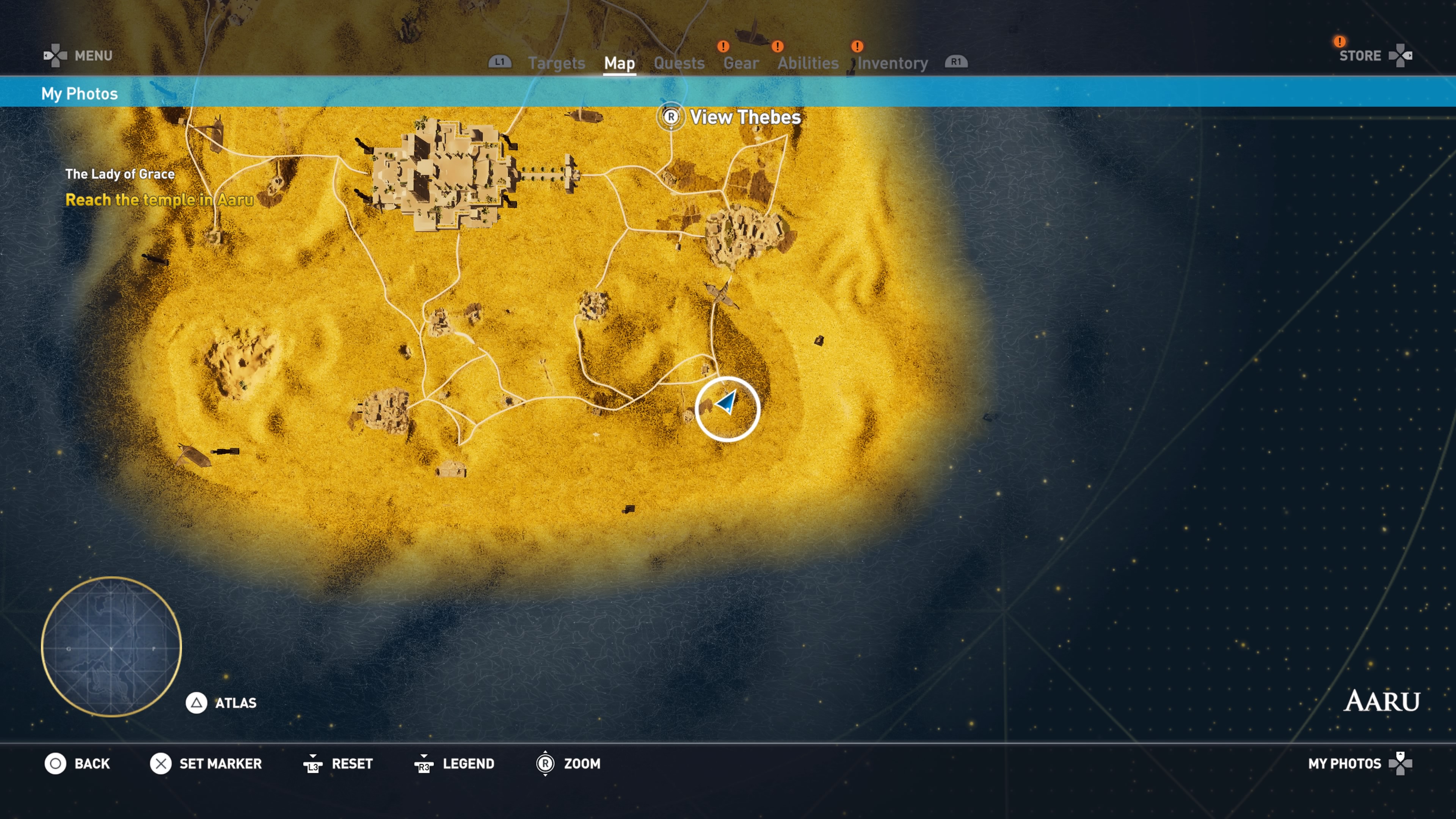Select the Map tab
This screenshot has width=1456, height=819.
point(620,63)
